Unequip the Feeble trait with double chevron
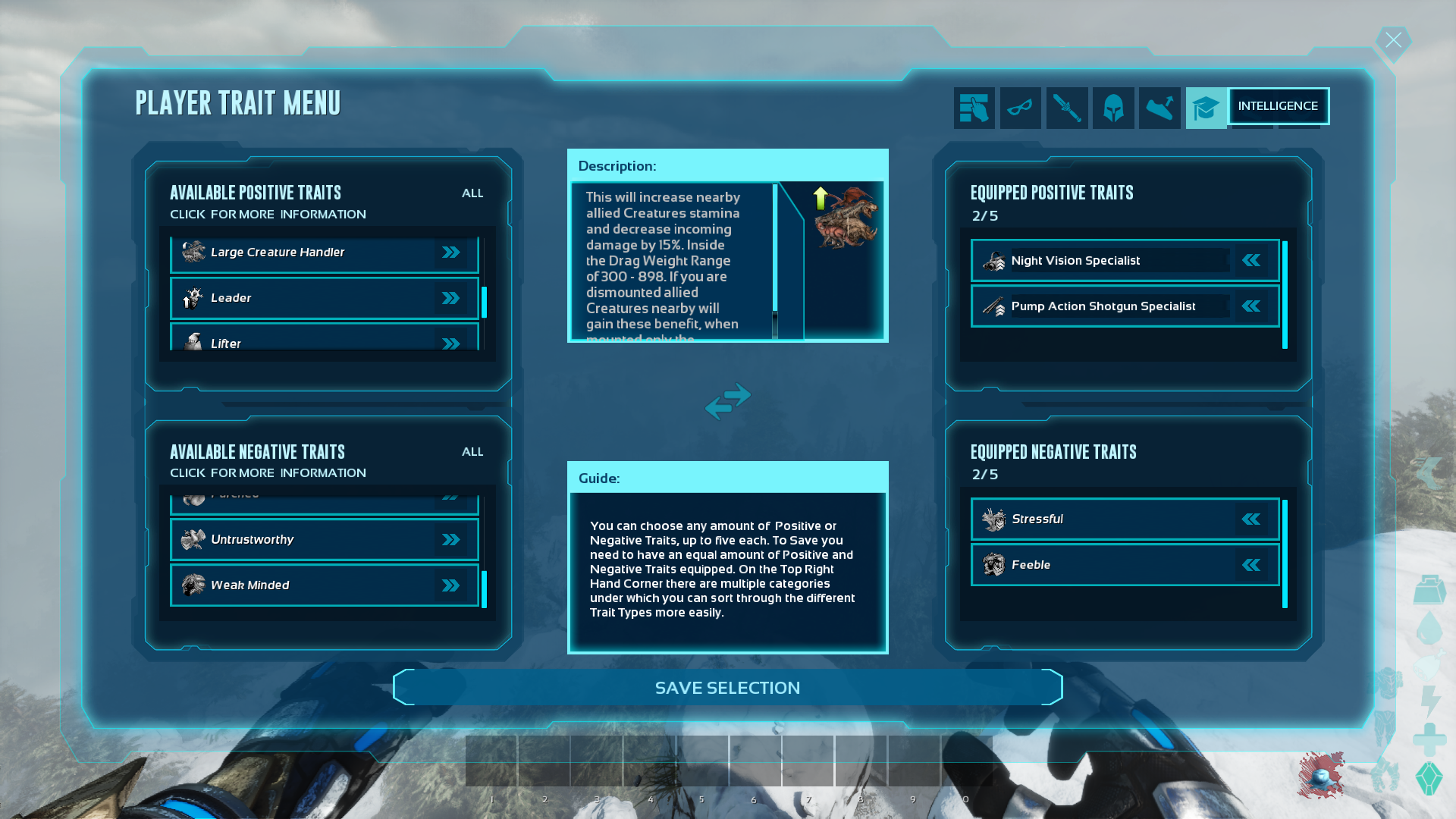The width and height of the screenshot is (1456, 819). [1251, 564]
